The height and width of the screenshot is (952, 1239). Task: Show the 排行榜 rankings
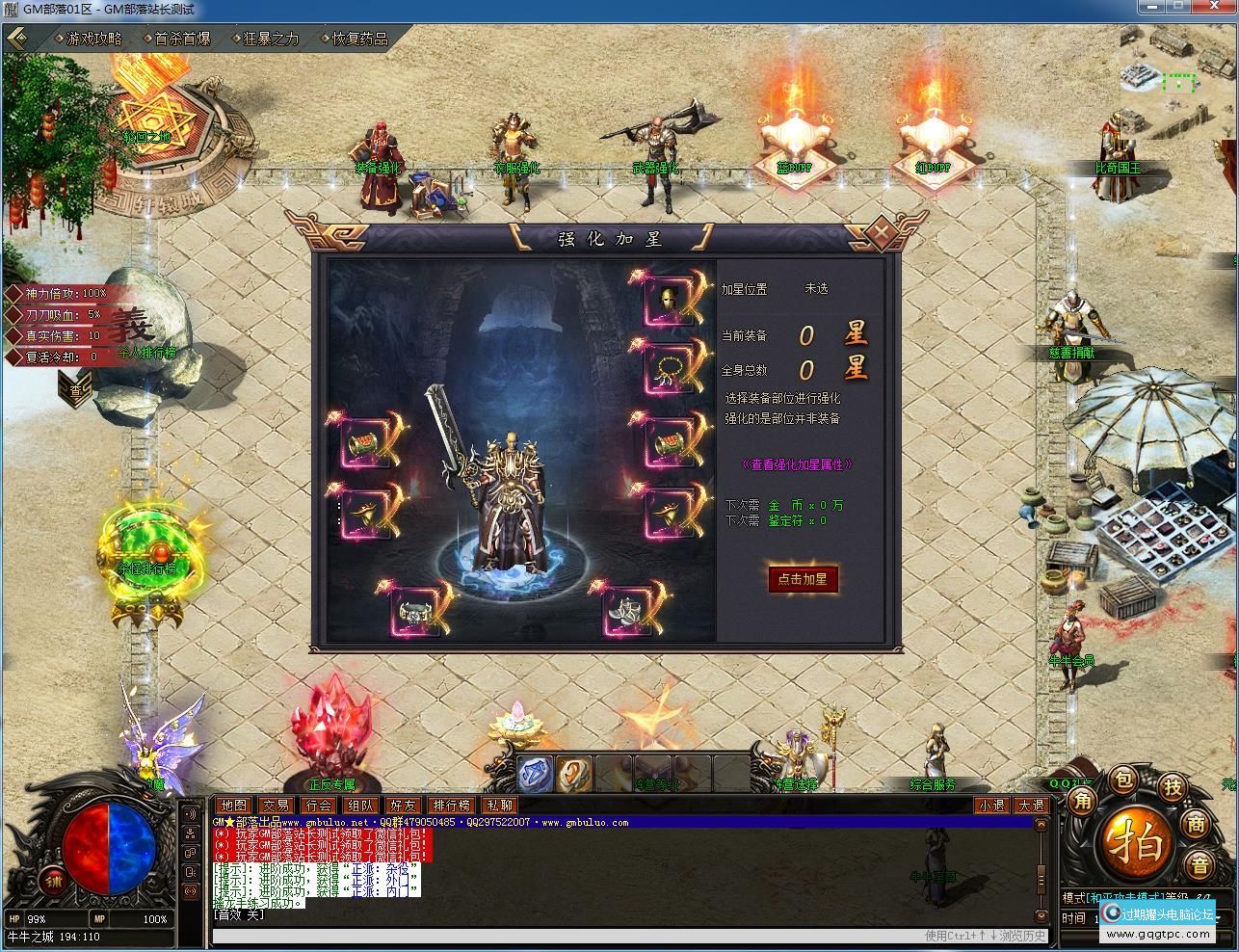point(451,806)
